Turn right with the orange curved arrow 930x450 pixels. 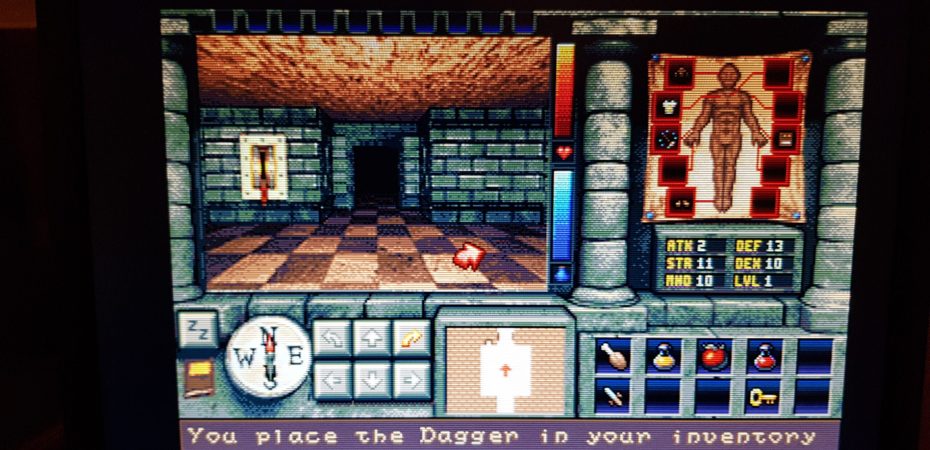pyautogui.click(x=411, y=337)
